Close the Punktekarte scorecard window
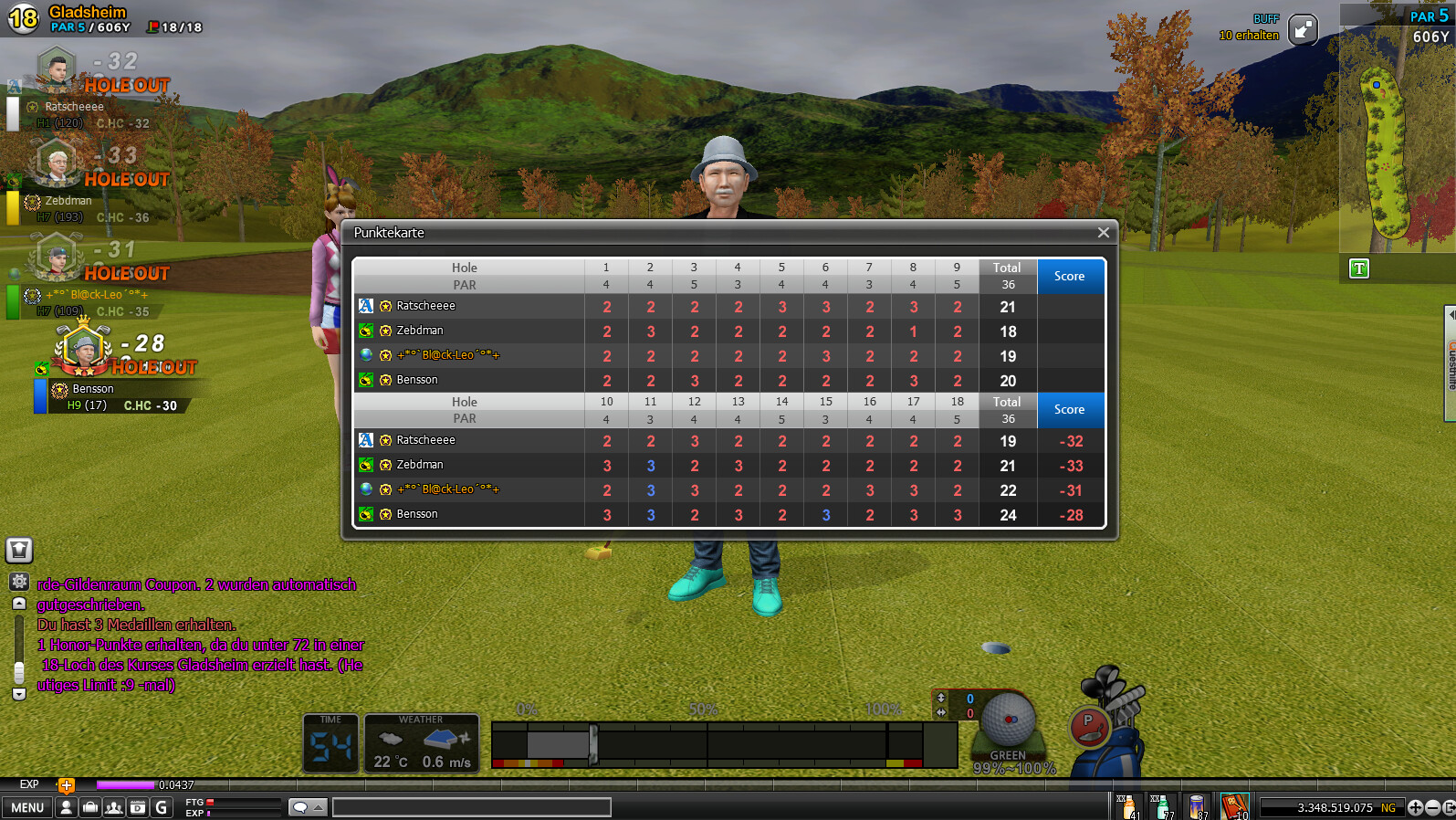This screenshot has width=1456, height=820. tap(1103, 233)
